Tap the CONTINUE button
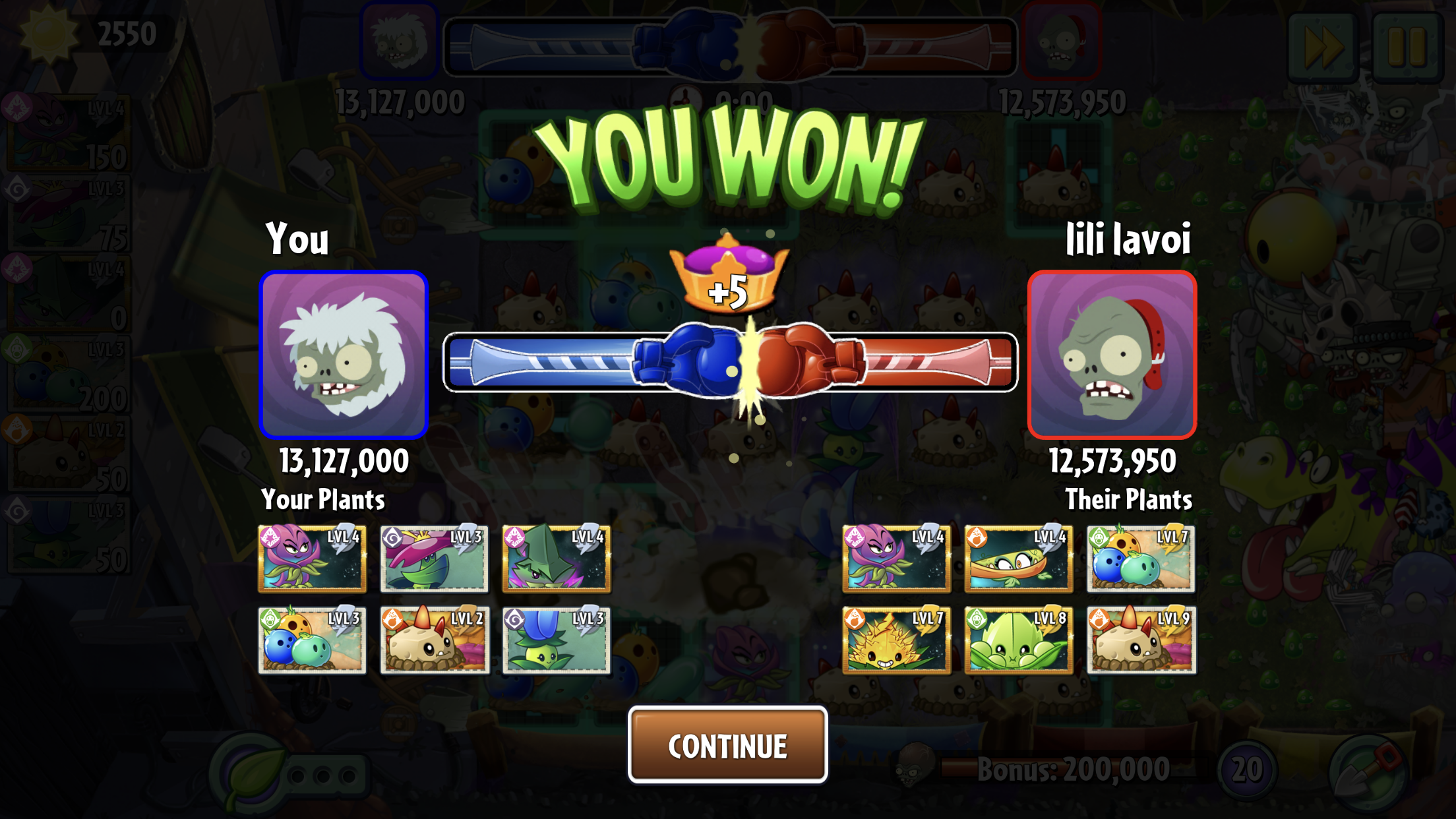The image size is (1456, 819). (727, 745)
